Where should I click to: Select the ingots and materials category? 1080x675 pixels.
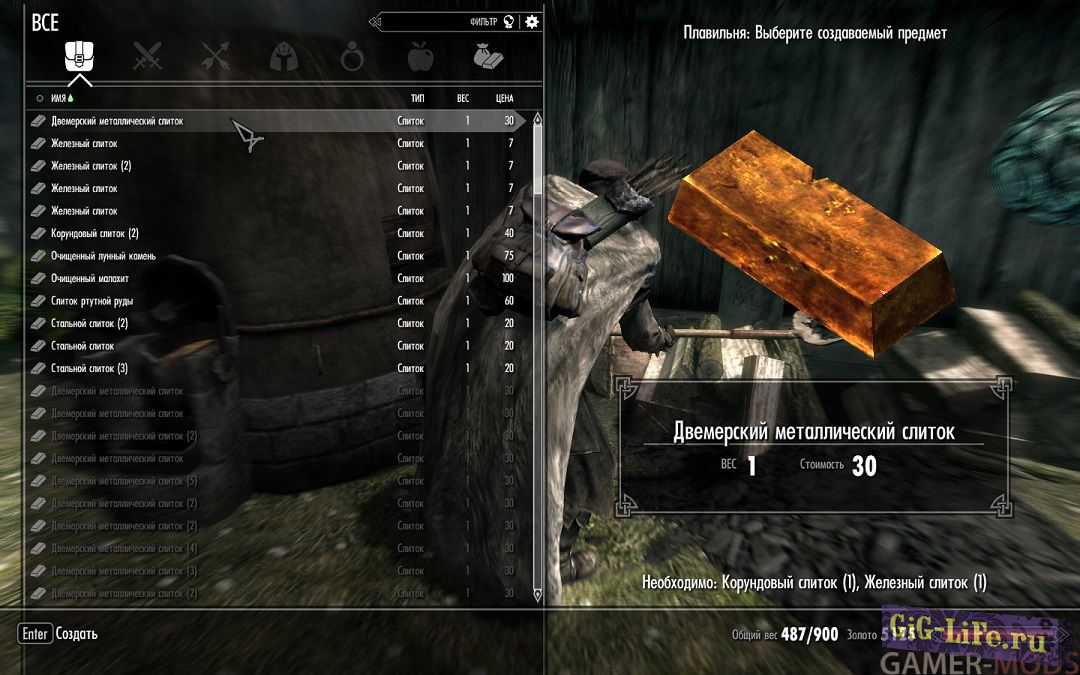pyautogui.click(x=490, y=57)
